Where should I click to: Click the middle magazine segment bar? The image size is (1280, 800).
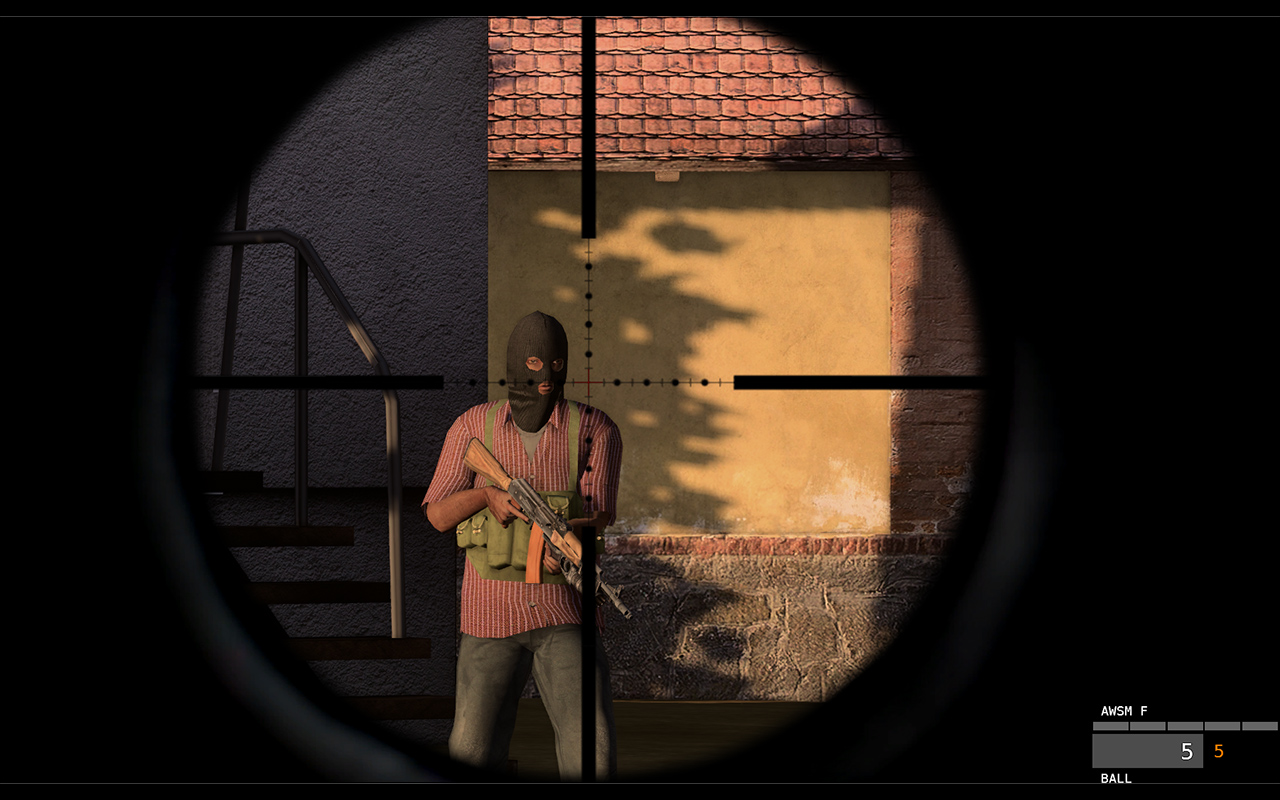click(x=1185, y=726)
